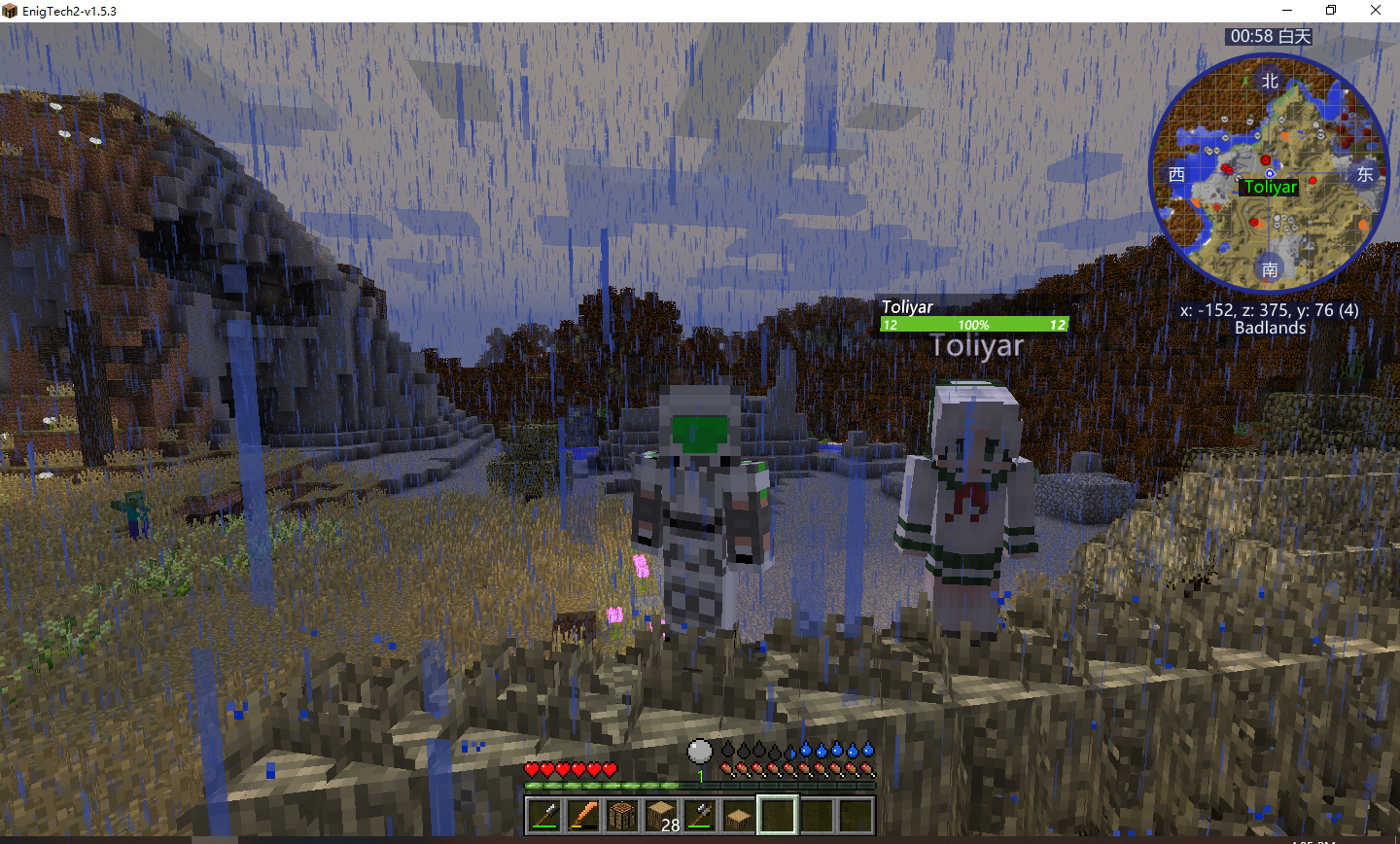Image resolution: width=1400 pixels, height=844 pixels.
Task: Select the stack of 28 wood logs
Action: click(661, 815)
